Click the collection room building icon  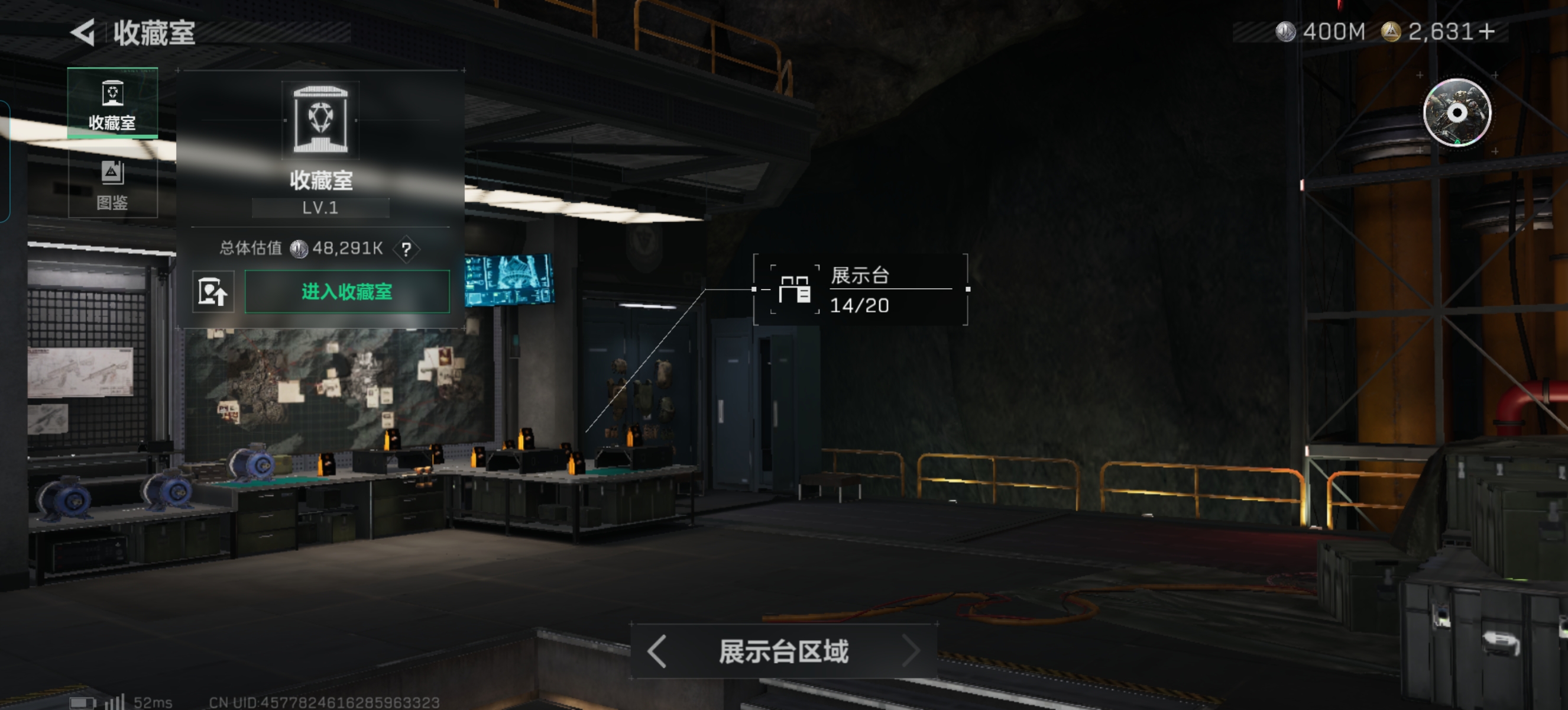point(322,120)
